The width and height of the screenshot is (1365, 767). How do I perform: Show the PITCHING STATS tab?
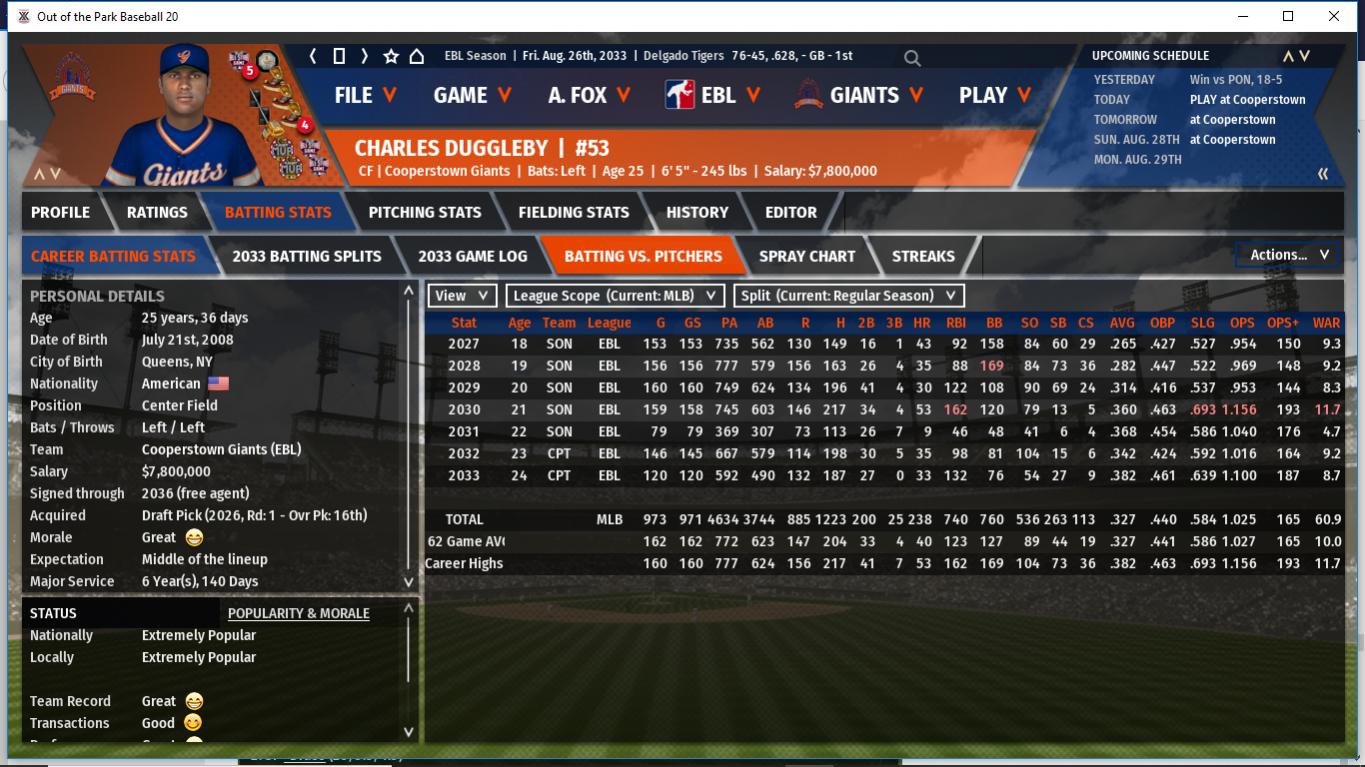tap(424, 212)
